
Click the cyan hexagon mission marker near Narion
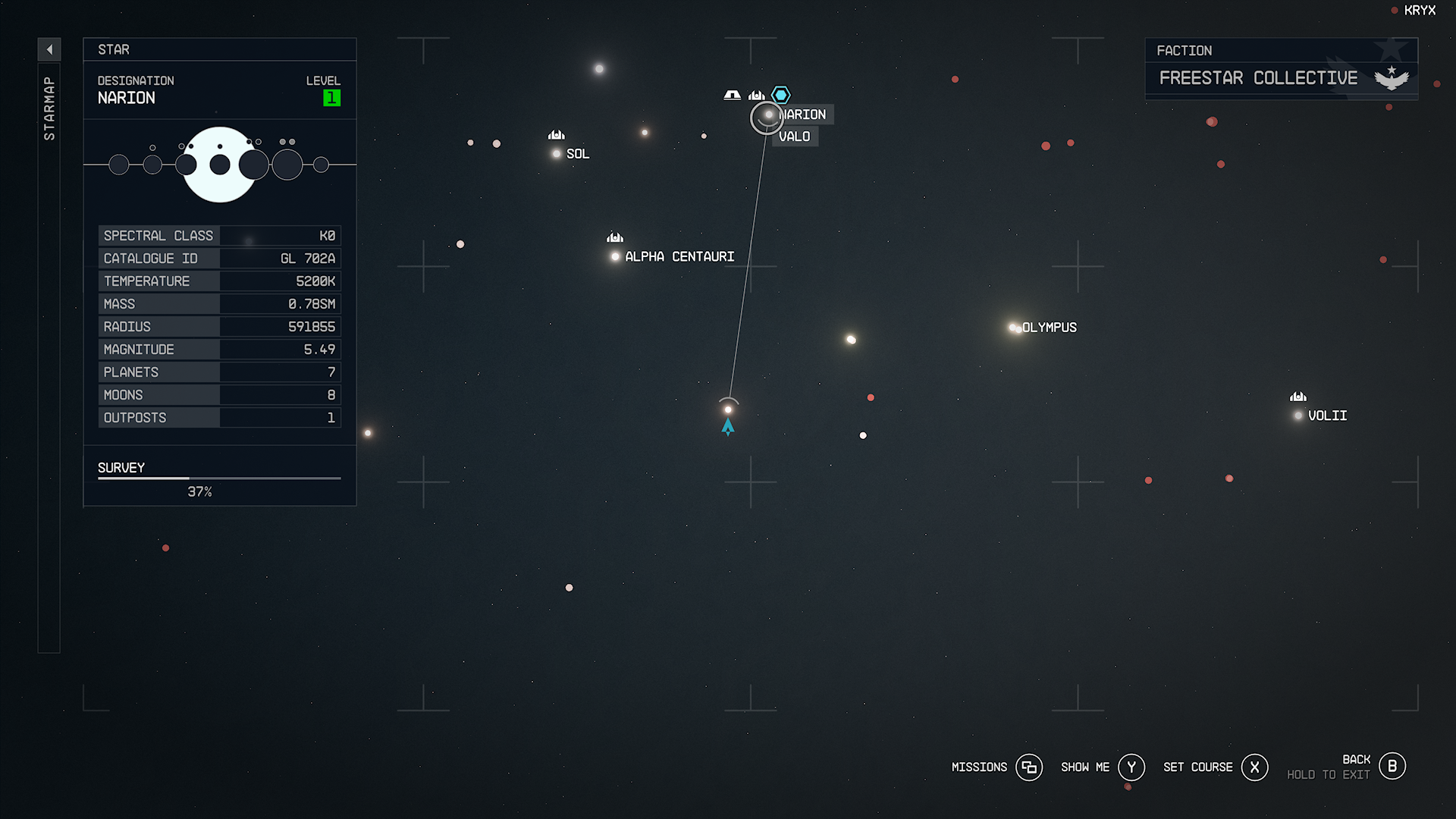780,94
